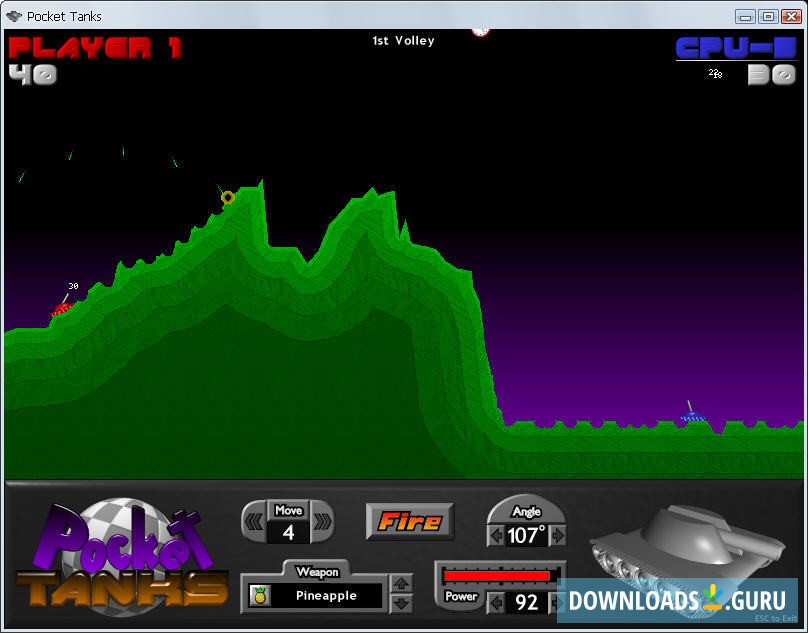The width and height of the screenshot is (808, 633).
Task: Decrease the power value
Action: pyautogui.click(x=496, y=603)
